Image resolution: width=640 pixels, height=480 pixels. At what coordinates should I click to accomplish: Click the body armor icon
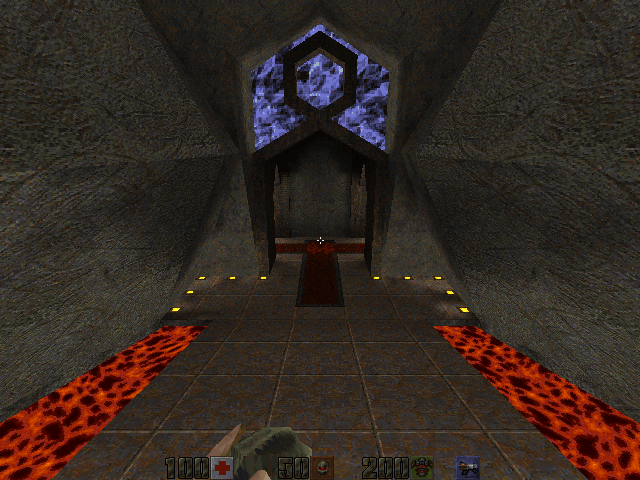[x=421, y=467]
